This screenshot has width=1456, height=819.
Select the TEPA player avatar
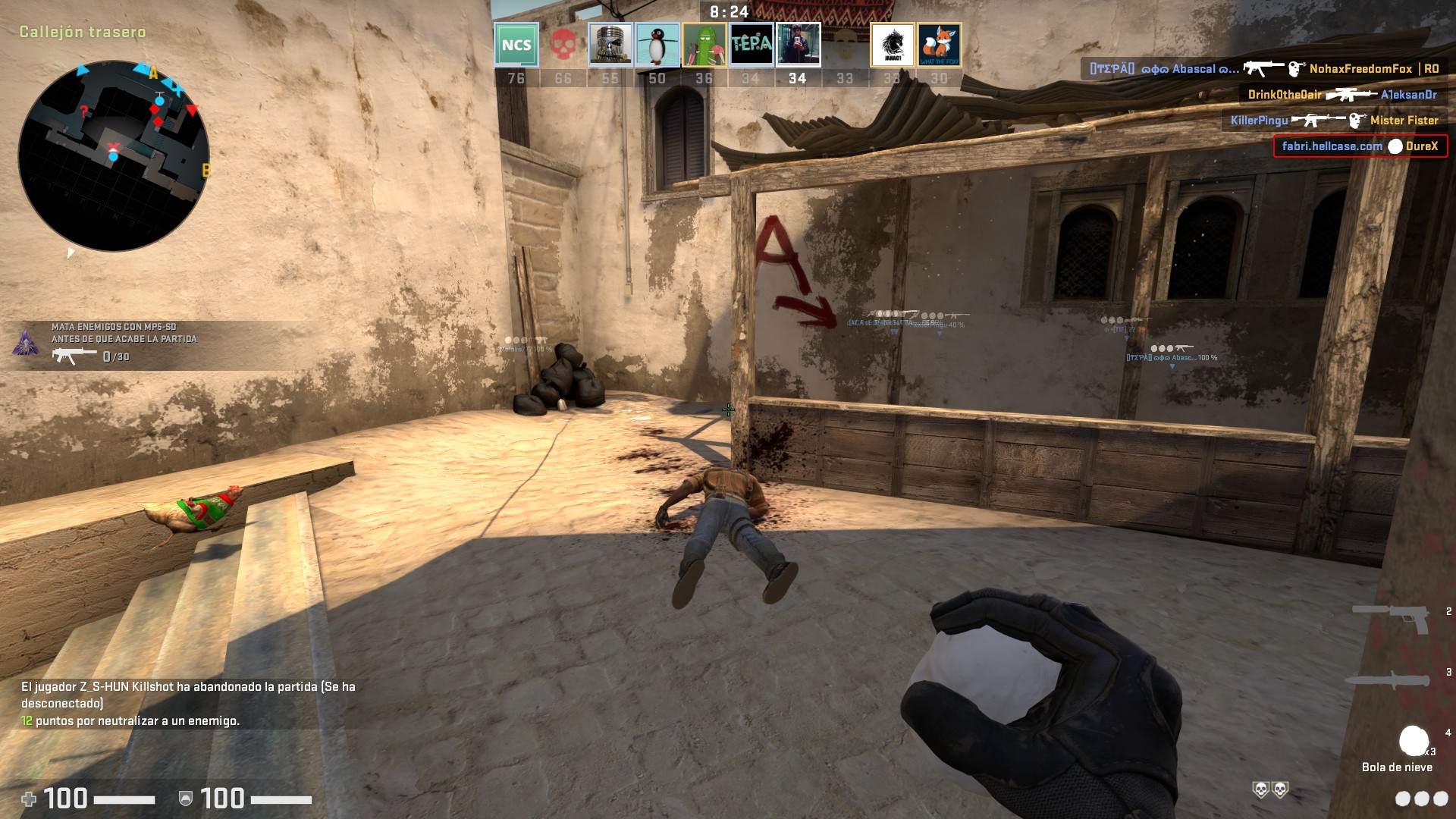(x=751, y=45)
